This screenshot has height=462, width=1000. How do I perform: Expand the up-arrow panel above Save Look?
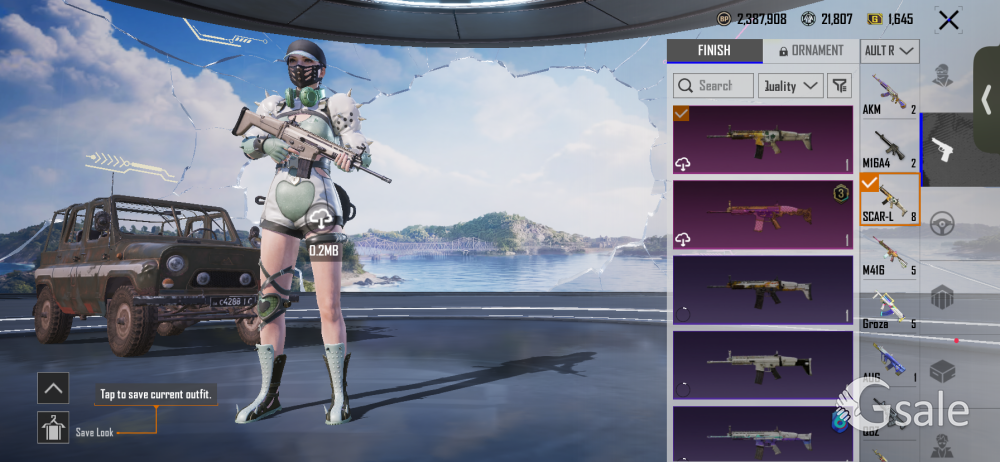(x=53, y=388)
